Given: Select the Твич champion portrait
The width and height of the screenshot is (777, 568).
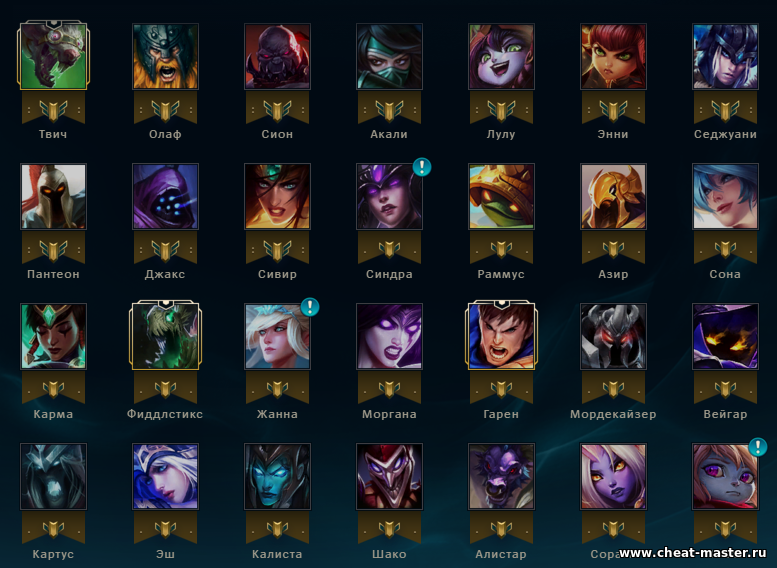Looking at the screenshot, I should pos(53,57).
